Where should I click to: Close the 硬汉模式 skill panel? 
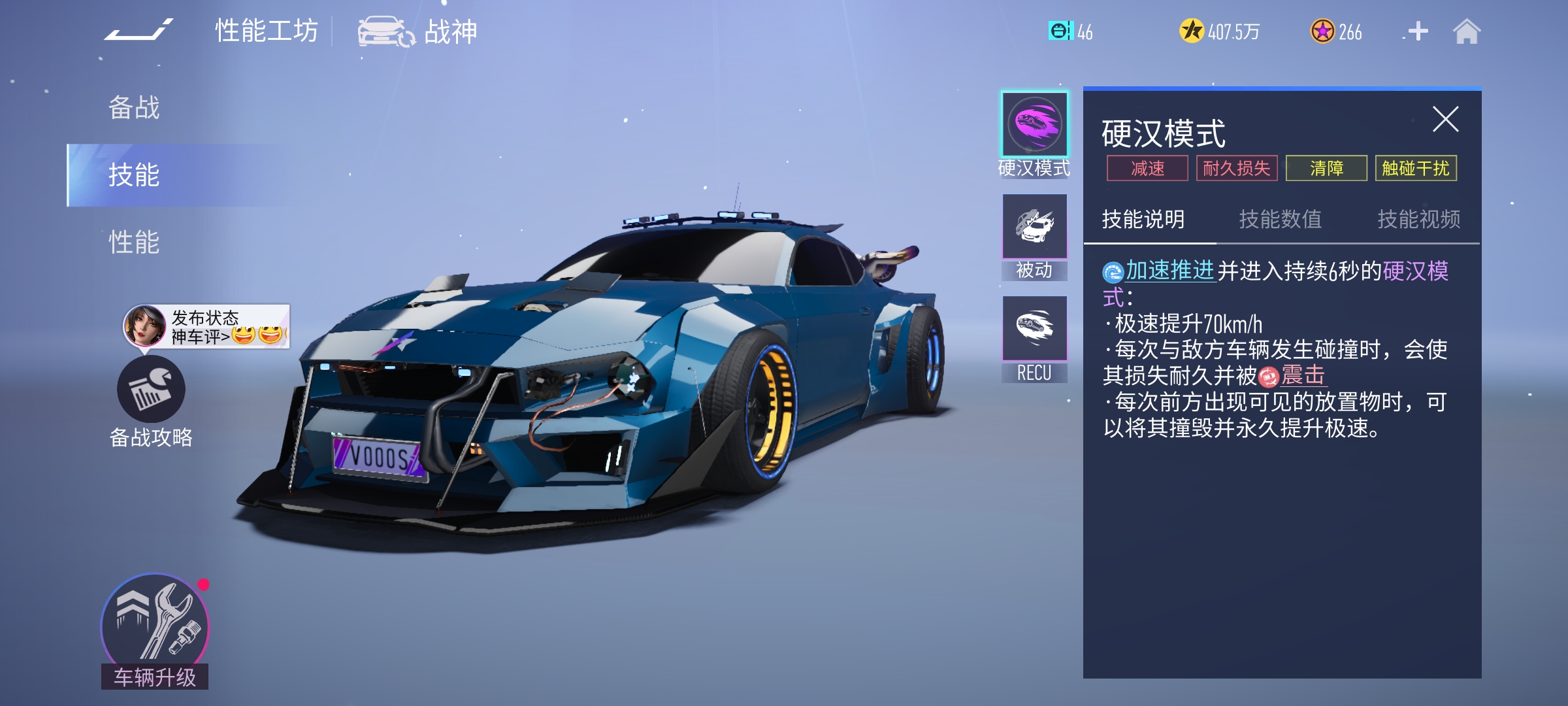click(x=1445, y=120)
